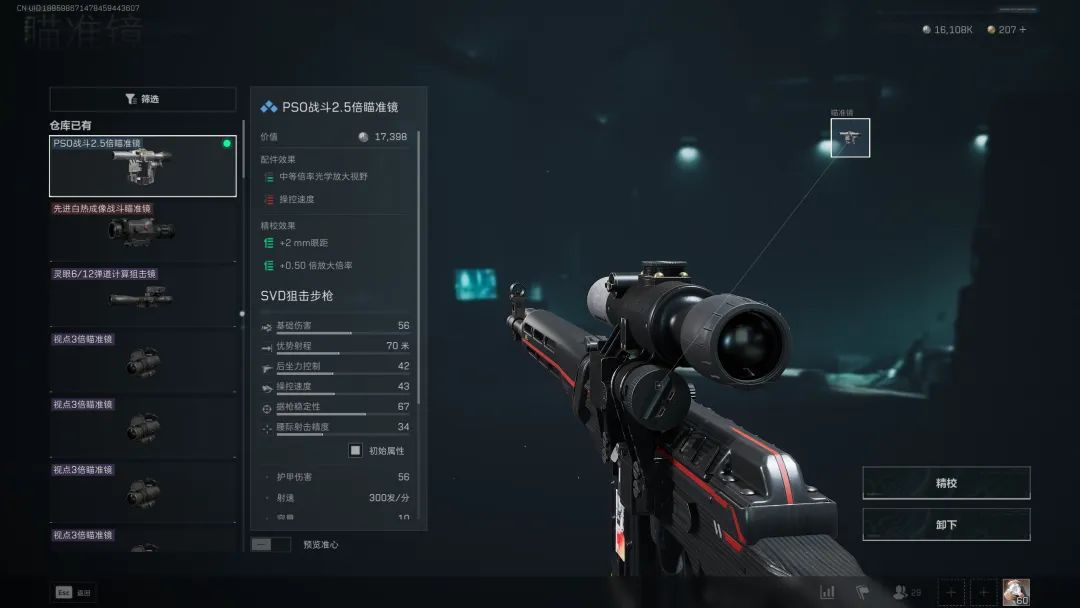Tick the 初始属性 checkbox
Screen dimensions: 1080x608
point(355,450)
